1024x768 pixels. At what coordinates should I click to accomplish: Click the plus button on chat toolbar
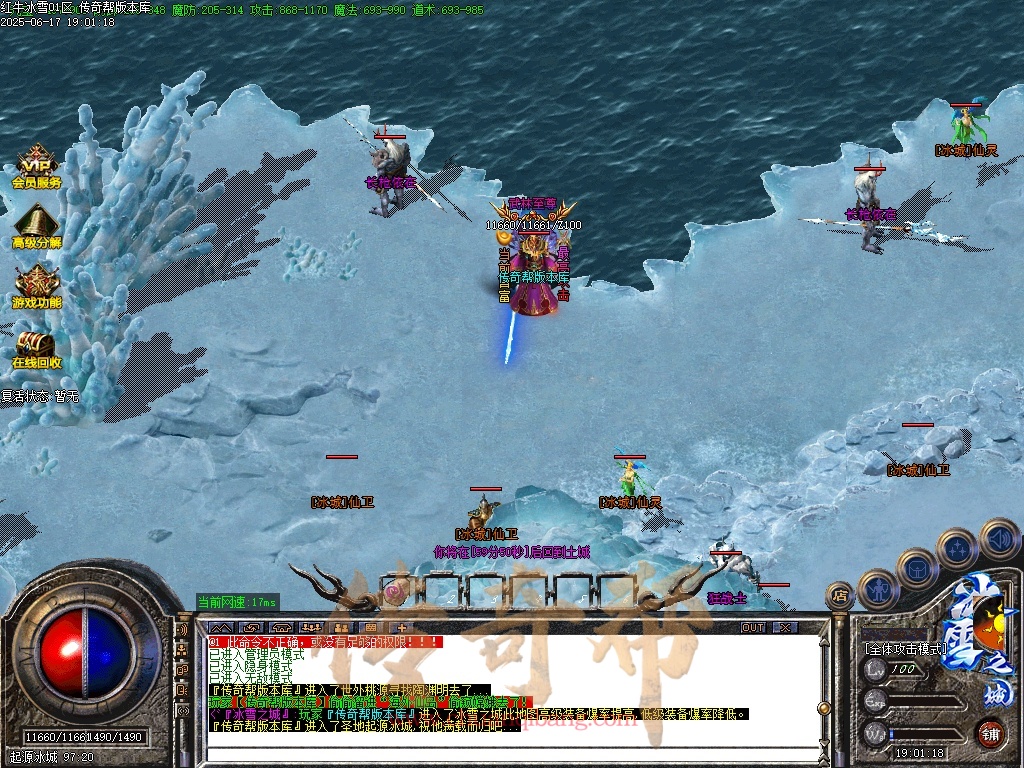click(x=403, y=627)
